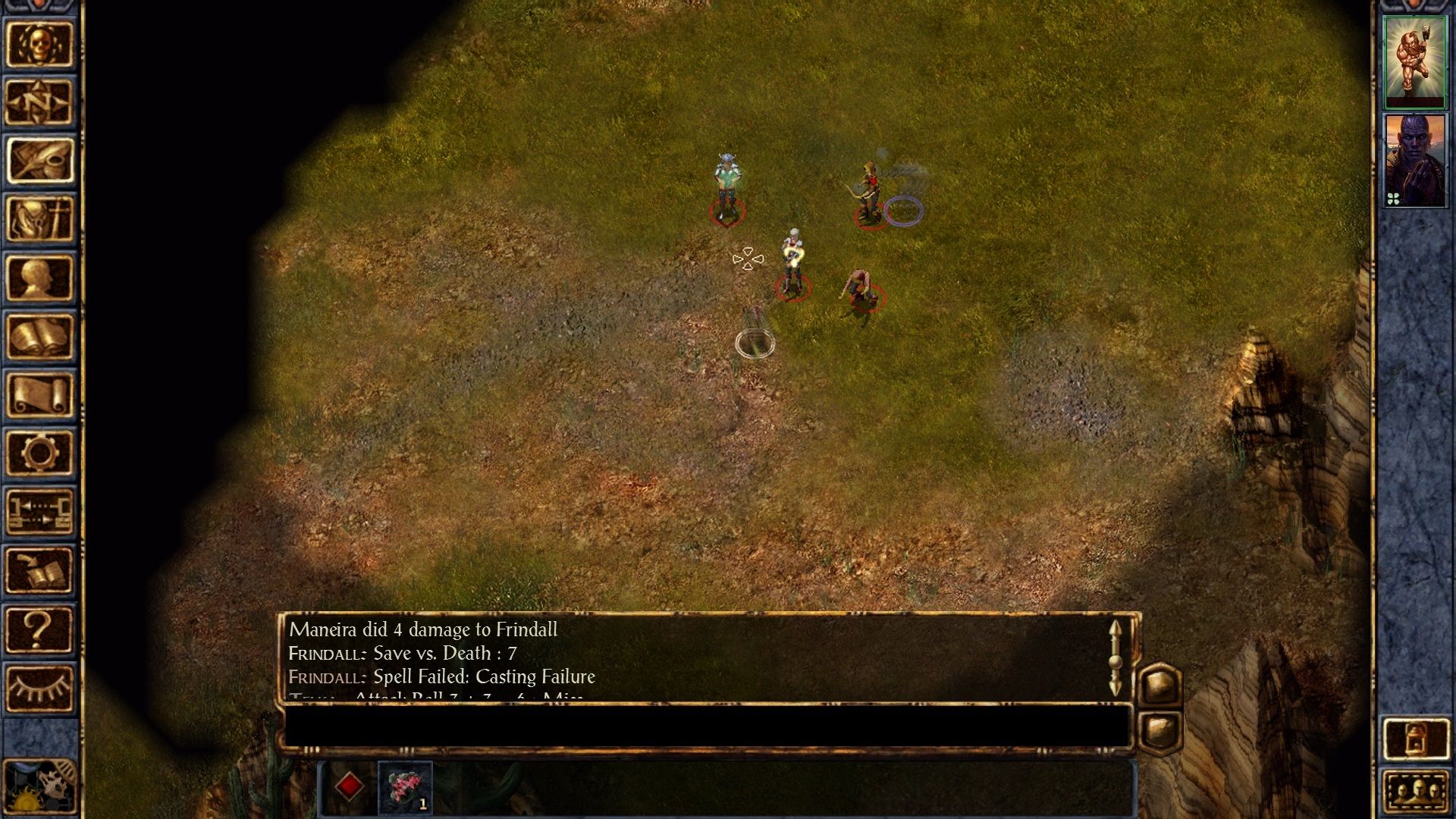Screen dimensions: 1456x819
Task: Open the mage spellbook
Action: coord(39,336)
